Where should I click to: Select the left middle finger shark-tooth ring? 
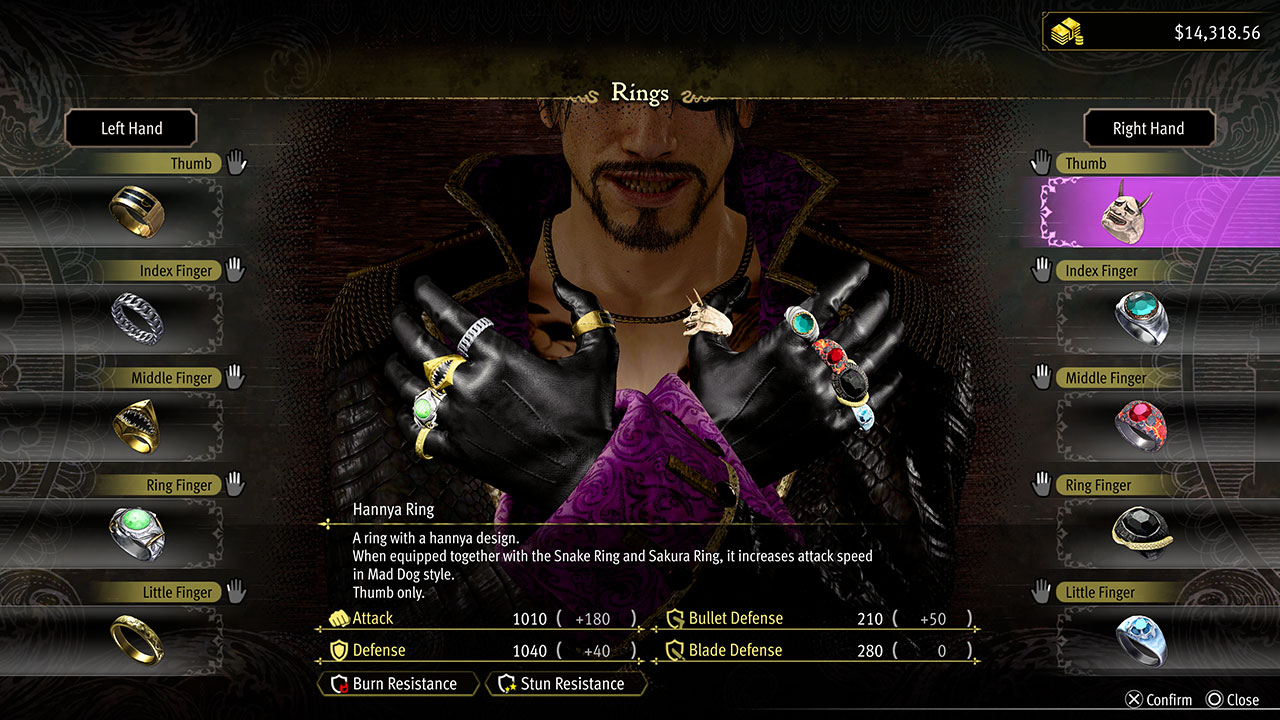pyautogui.click(x=137, y=423)
